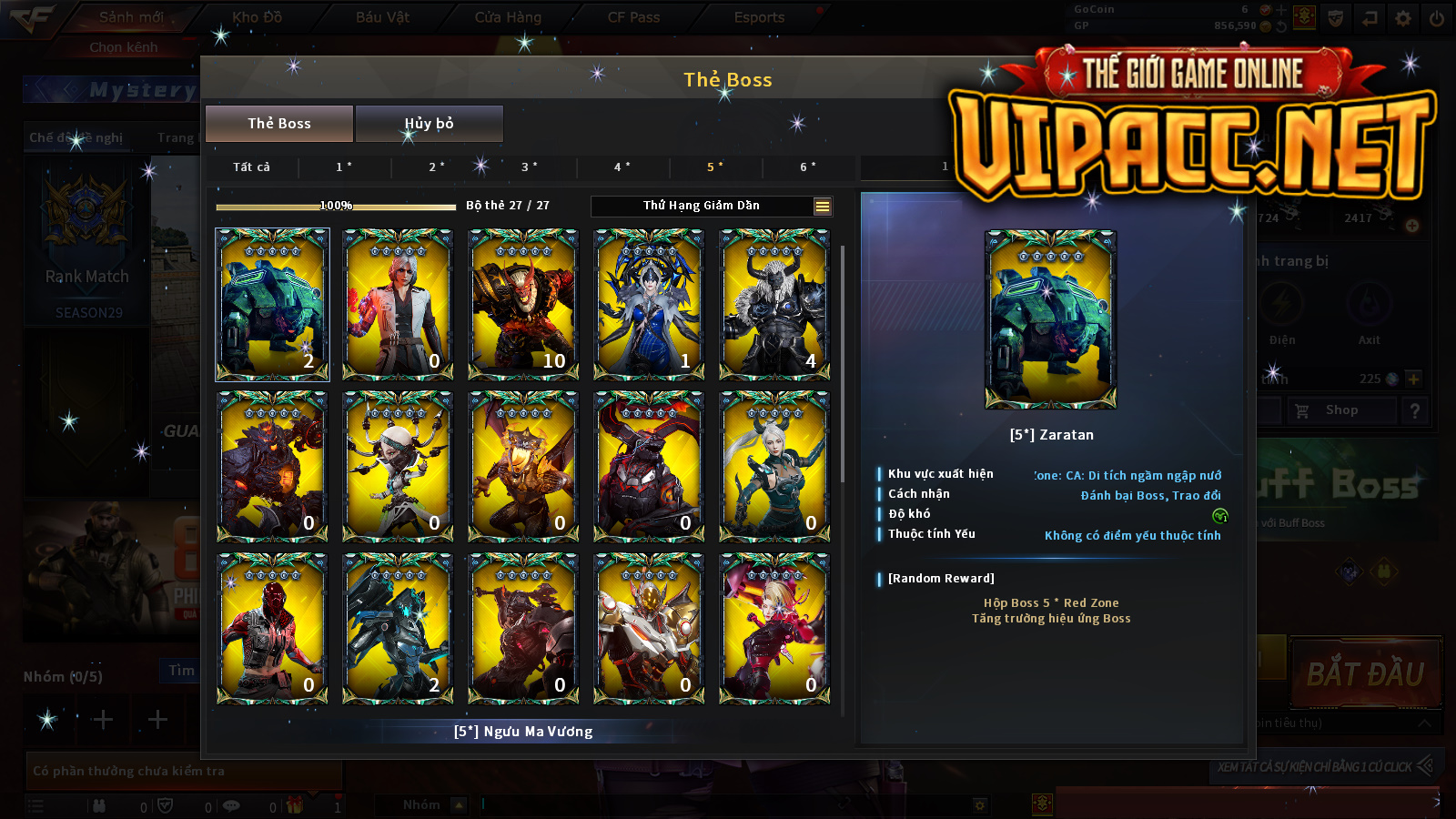Switch to the Thẻ Boss tab
This screenshot has height=819, width=1456.
pos(279,124)
